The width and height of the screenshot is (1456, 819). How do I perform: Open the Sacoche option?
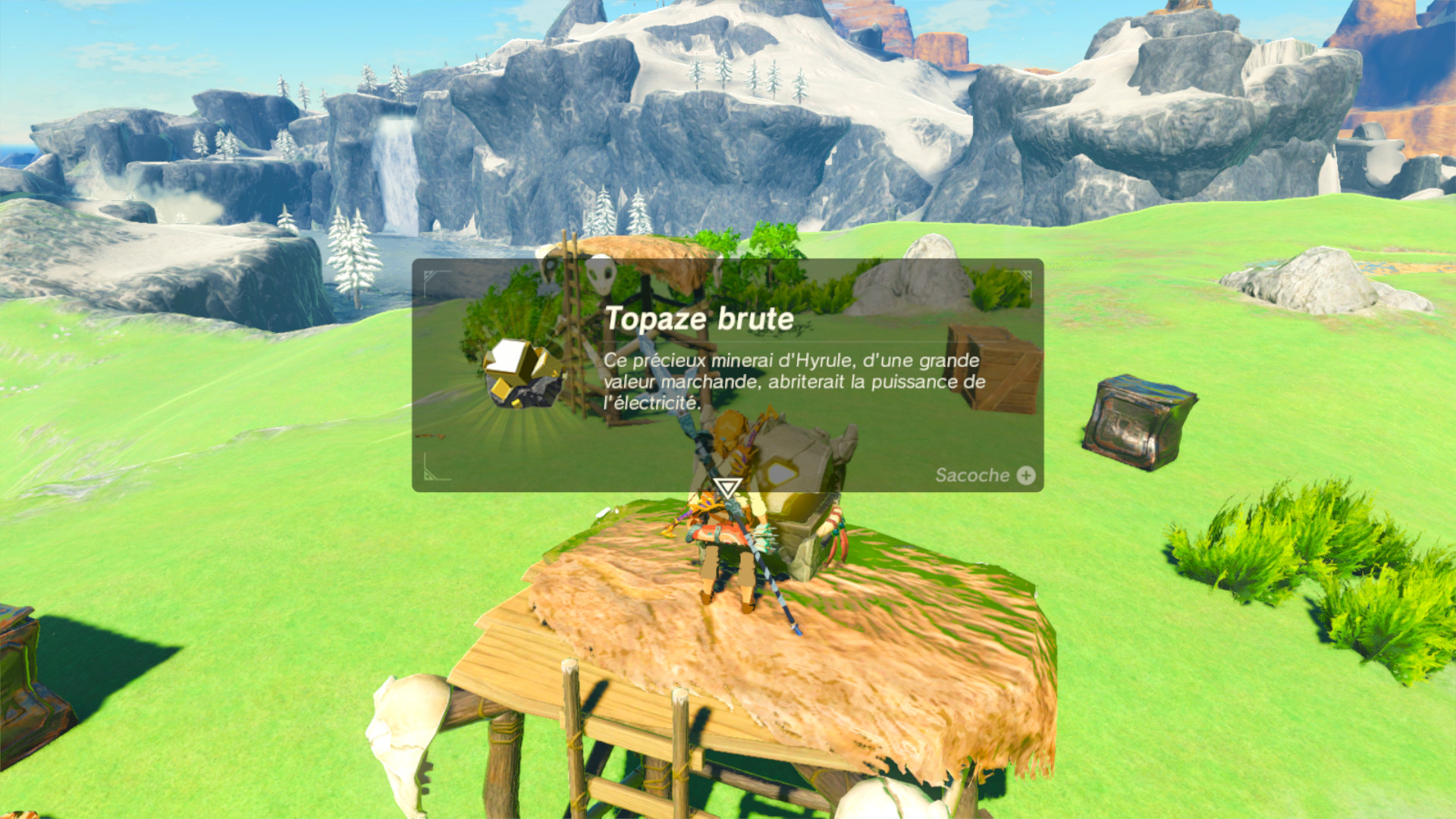pyautogui.click(x=972, y=476)
